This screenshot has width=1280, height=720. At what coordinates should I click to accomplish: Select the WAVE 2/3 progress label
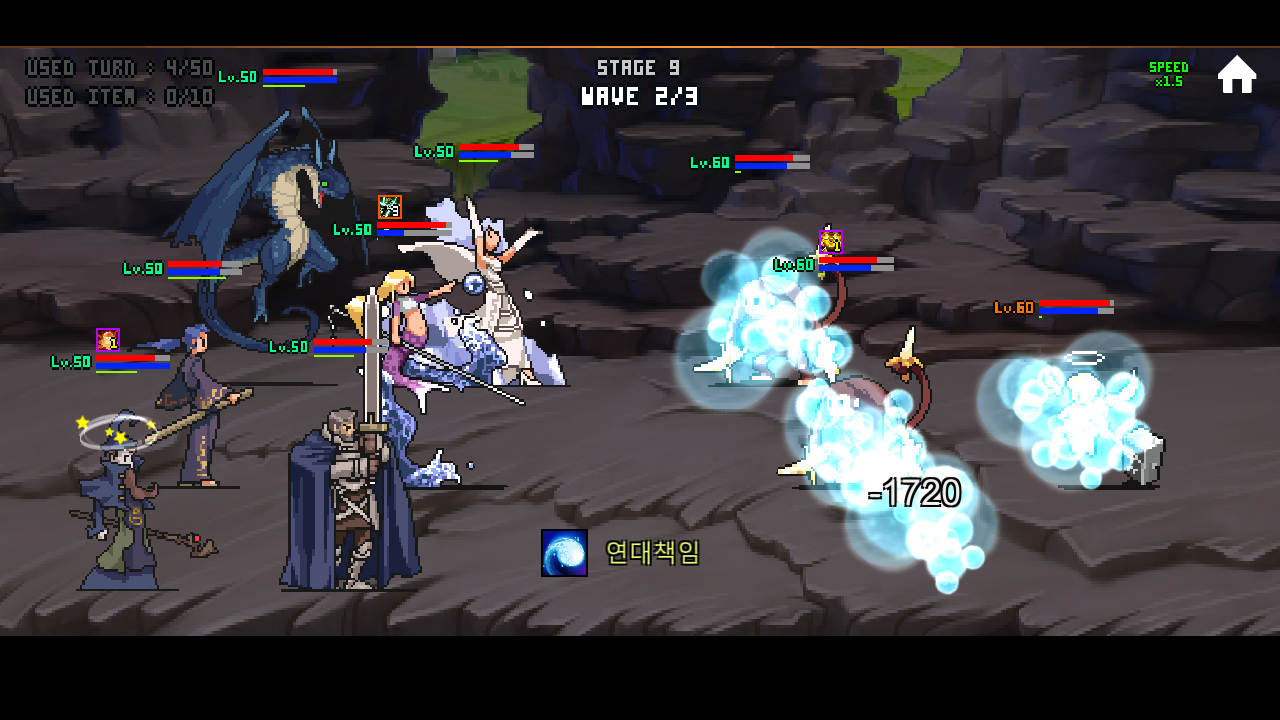click(x=637, y=96)
